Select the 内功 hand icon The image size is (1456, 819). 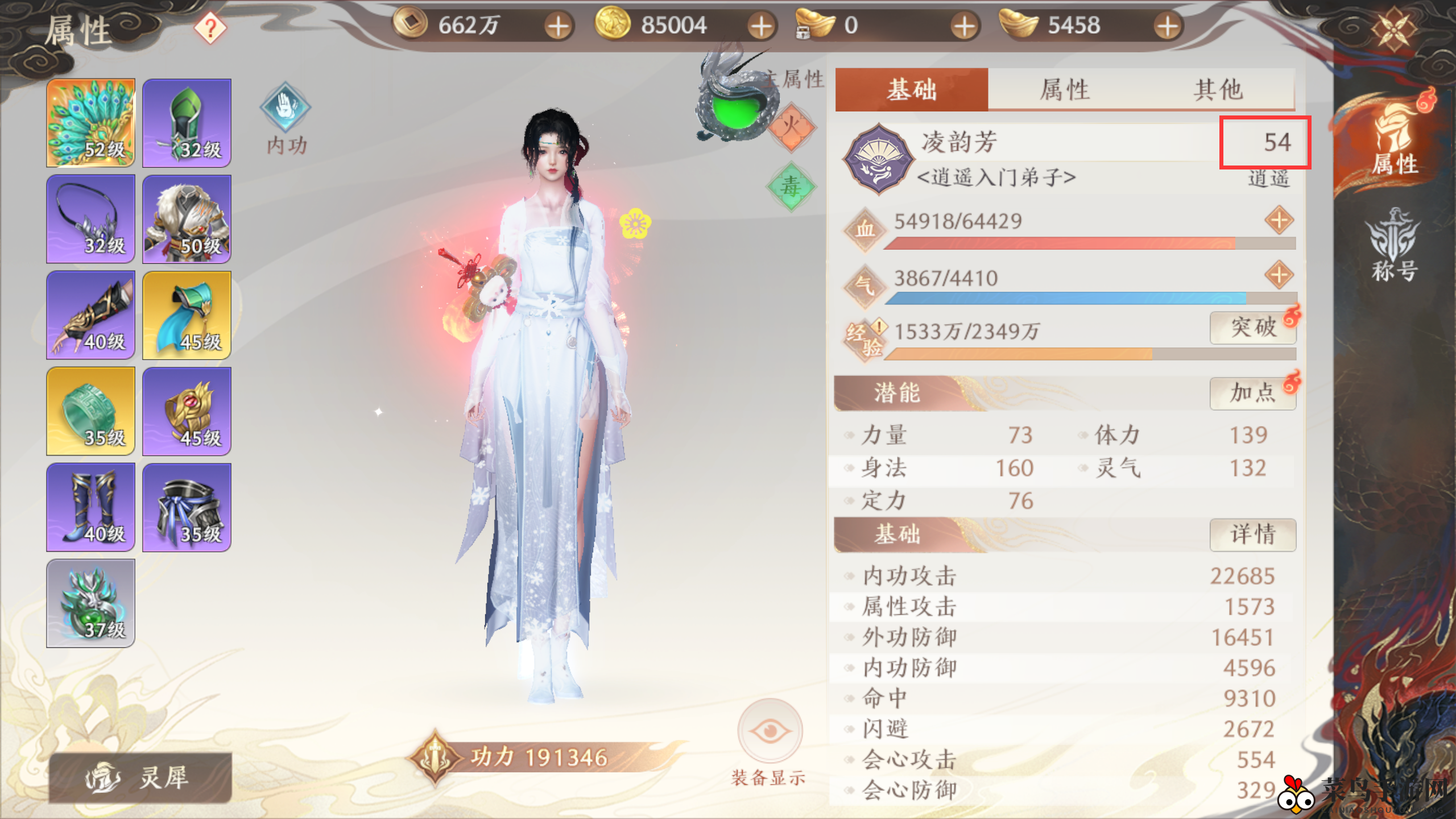click(x=286, y=108)
